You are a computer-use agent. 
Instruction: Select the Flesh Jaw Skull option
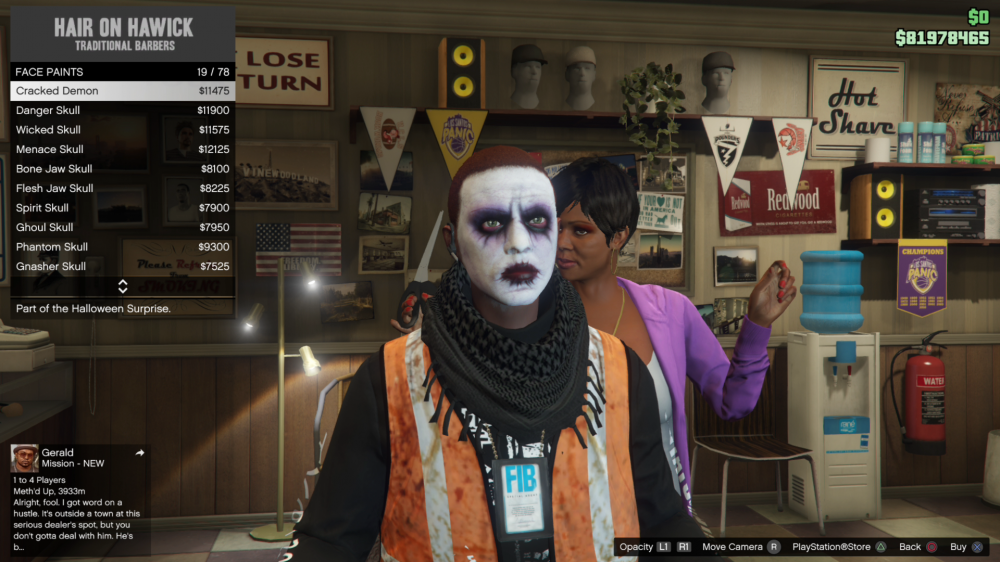(x=122, y=188)
